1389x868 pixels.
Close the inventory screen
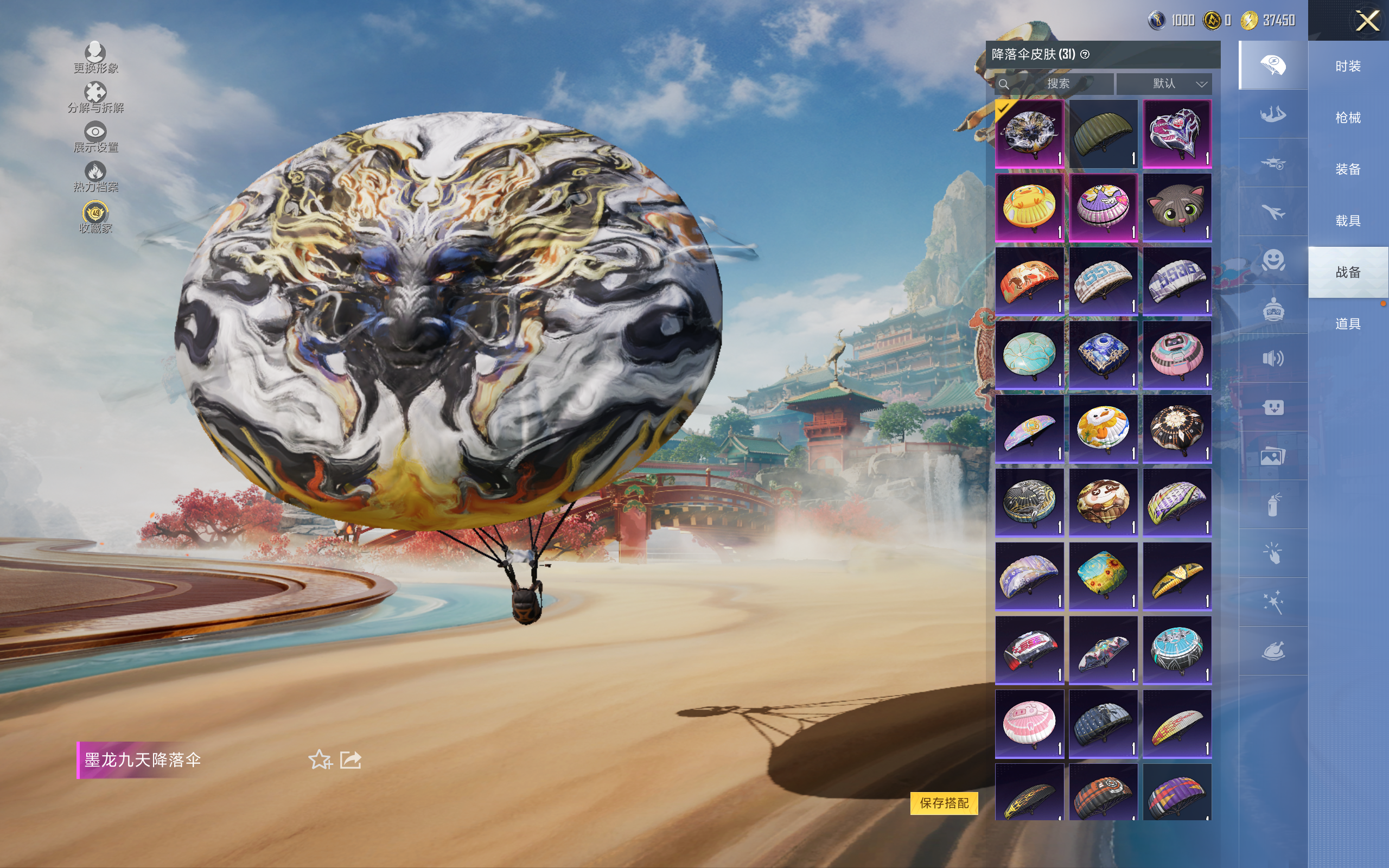(x=1367, y=21)
